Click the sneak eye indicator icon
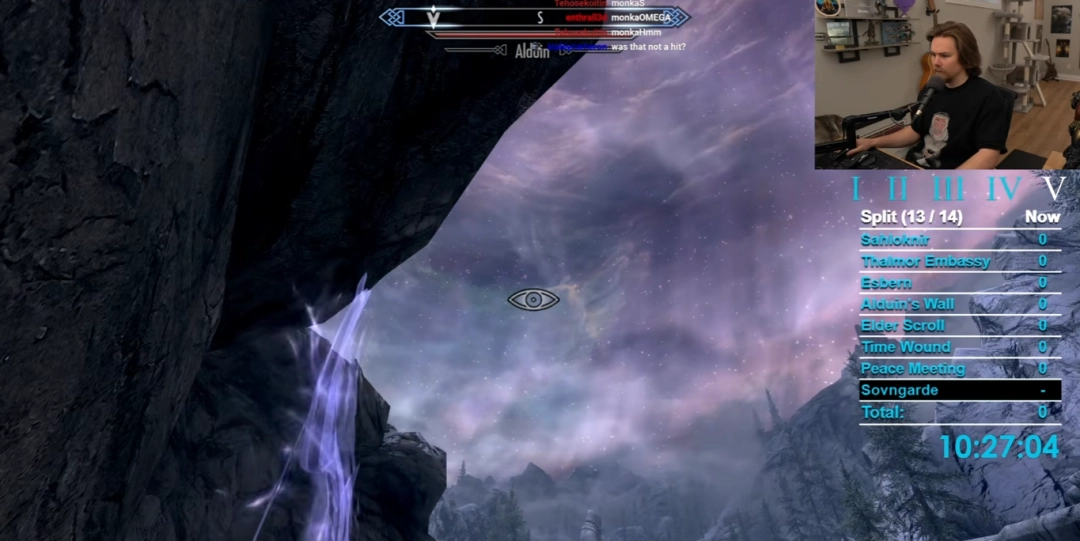 [533, 299]
